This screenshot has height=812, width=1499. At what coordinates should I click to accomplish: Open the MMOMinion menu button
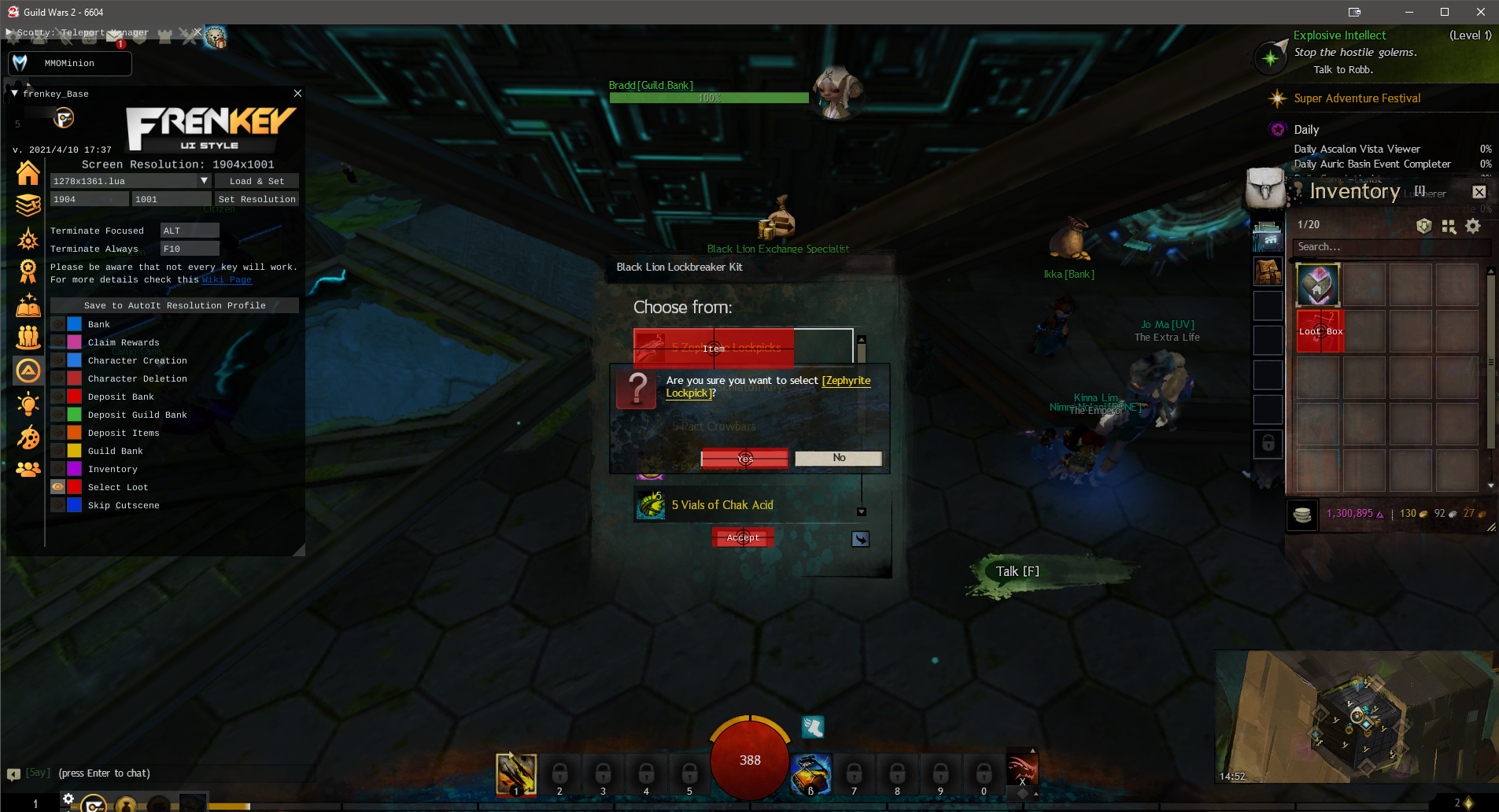(69, 63)
